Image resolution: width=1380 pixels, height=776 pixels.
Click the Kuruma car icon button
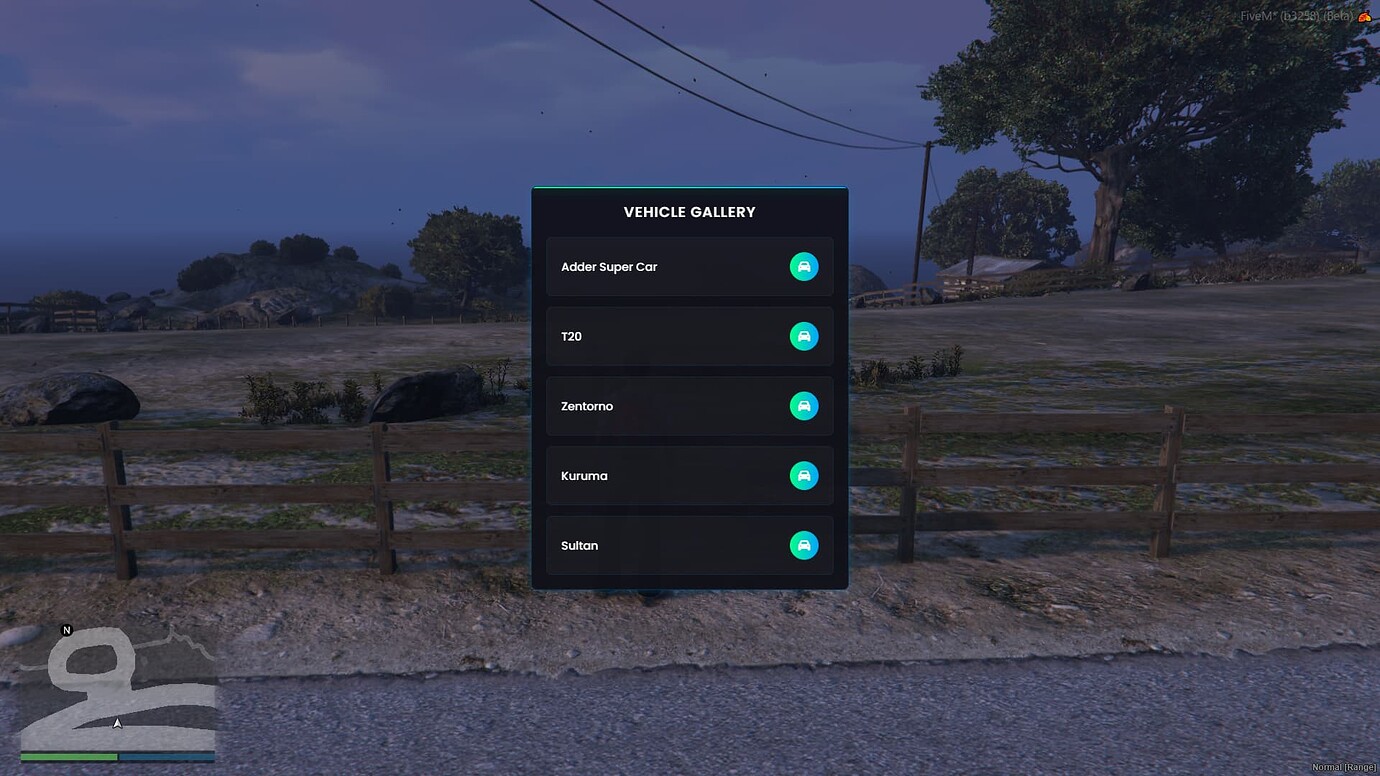(x=804, y=476)
